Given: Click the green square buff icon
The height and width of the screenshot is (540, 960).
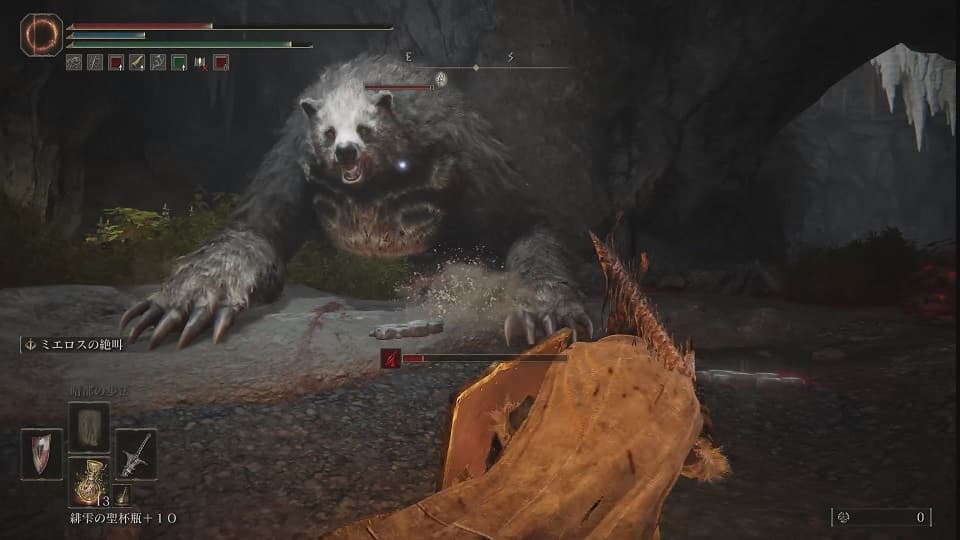Looking at the screenshot, I should click(x=179, y=62).
